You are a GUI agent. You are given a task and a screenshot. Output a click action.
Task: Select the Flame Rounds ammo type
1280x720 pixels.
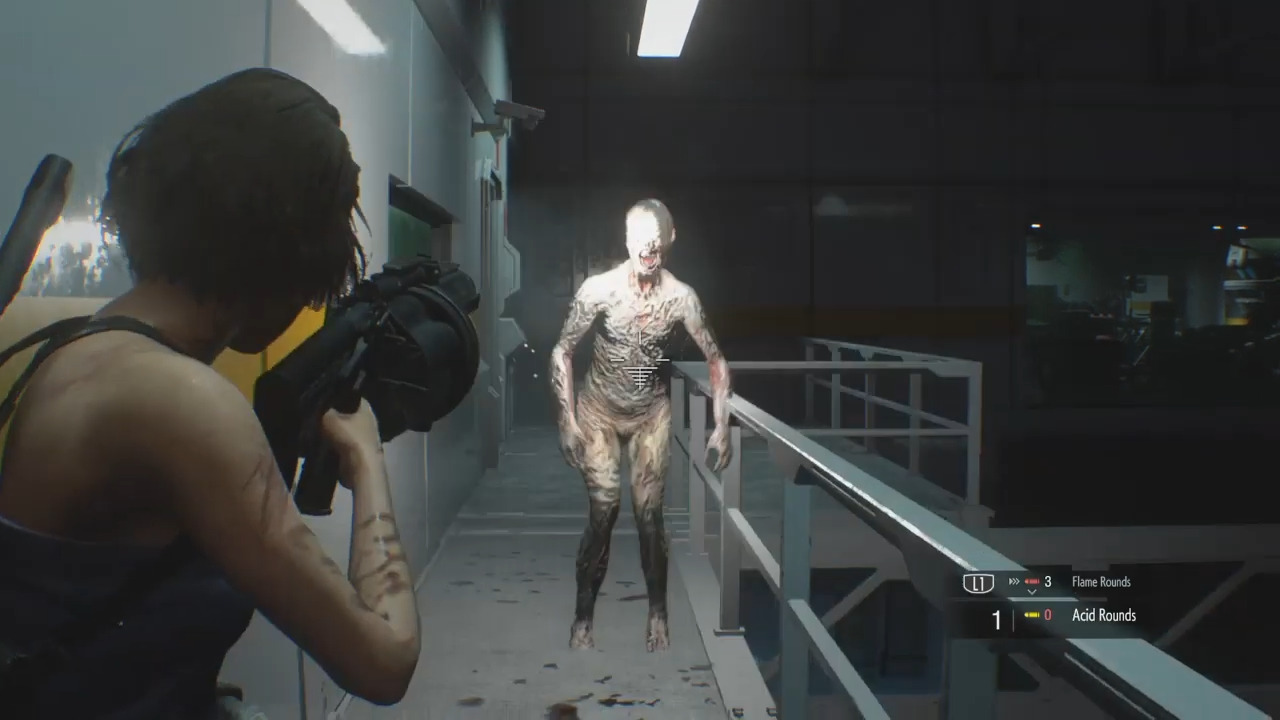[x=1100, y=582]
